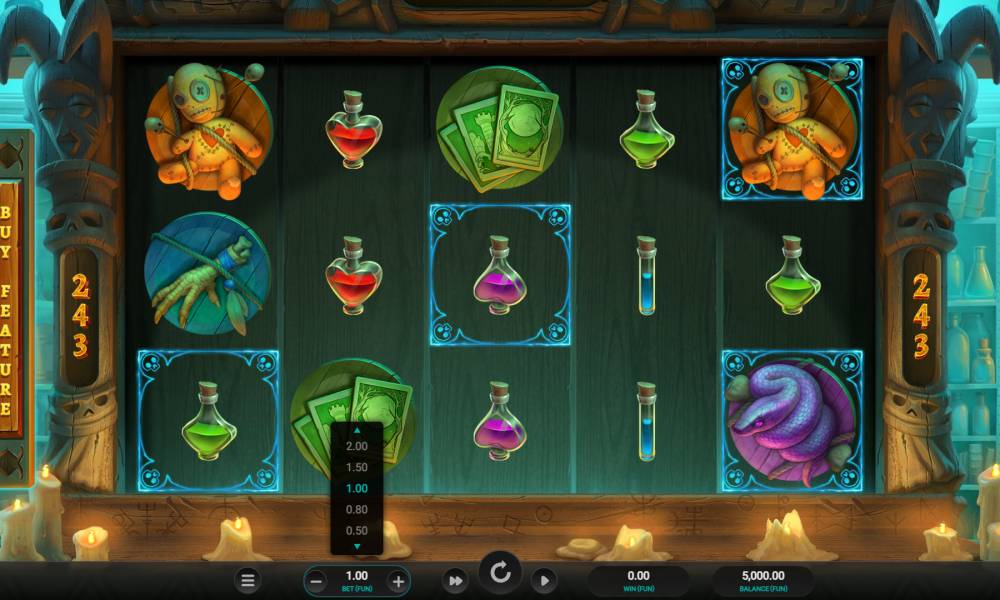Set the bet to 0.80
This screenshot has width=1000, height=600.
coord(356,509)
